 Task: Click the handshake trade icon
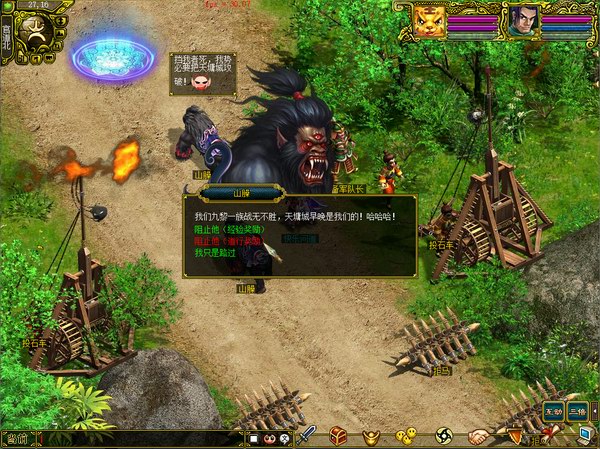point(480,436)
